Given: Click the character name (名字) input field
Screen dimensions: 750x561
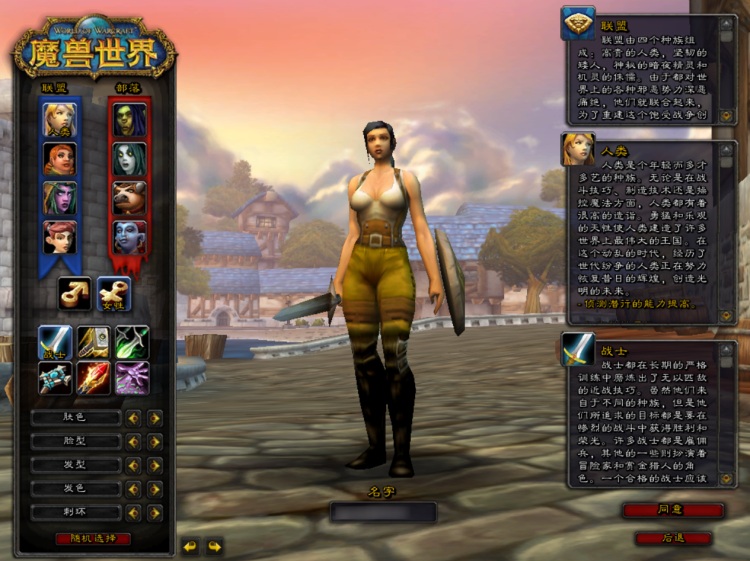Looking at the screenshot, I should [x=384, y=512].
